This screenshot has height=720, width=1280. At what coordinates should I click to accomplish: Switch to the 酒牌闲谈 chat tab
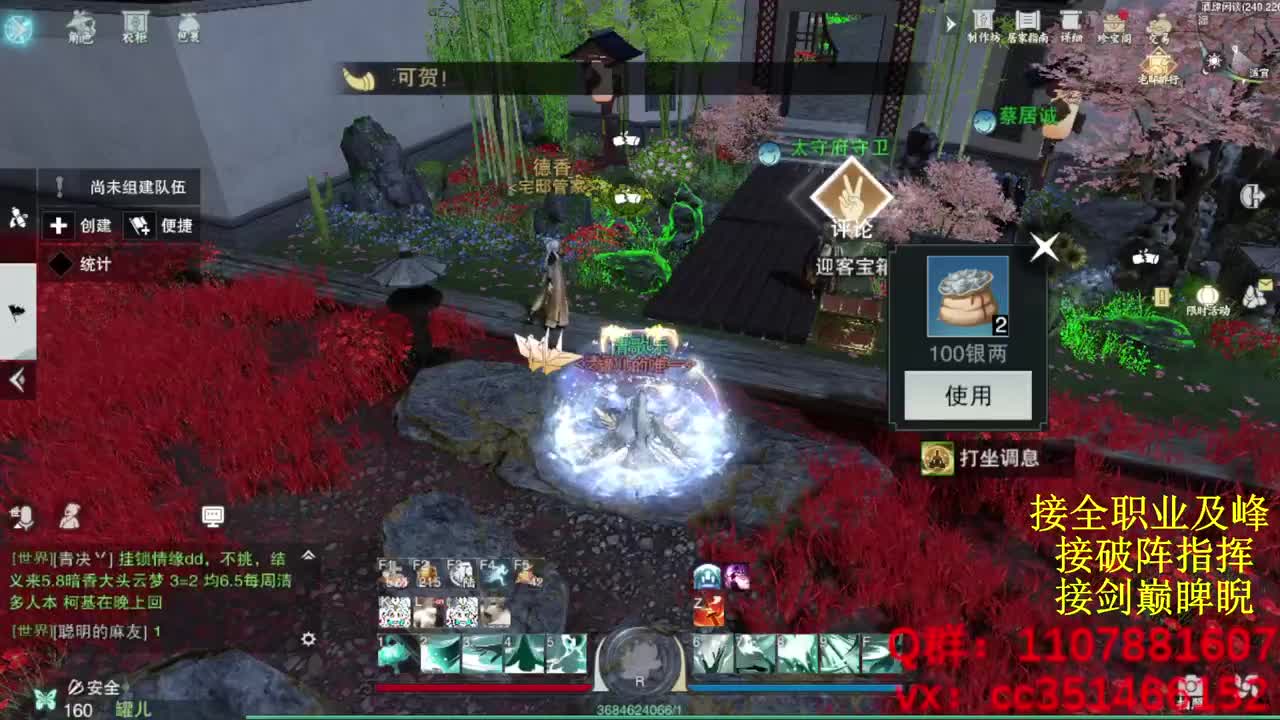click(x=1222, y=9)
